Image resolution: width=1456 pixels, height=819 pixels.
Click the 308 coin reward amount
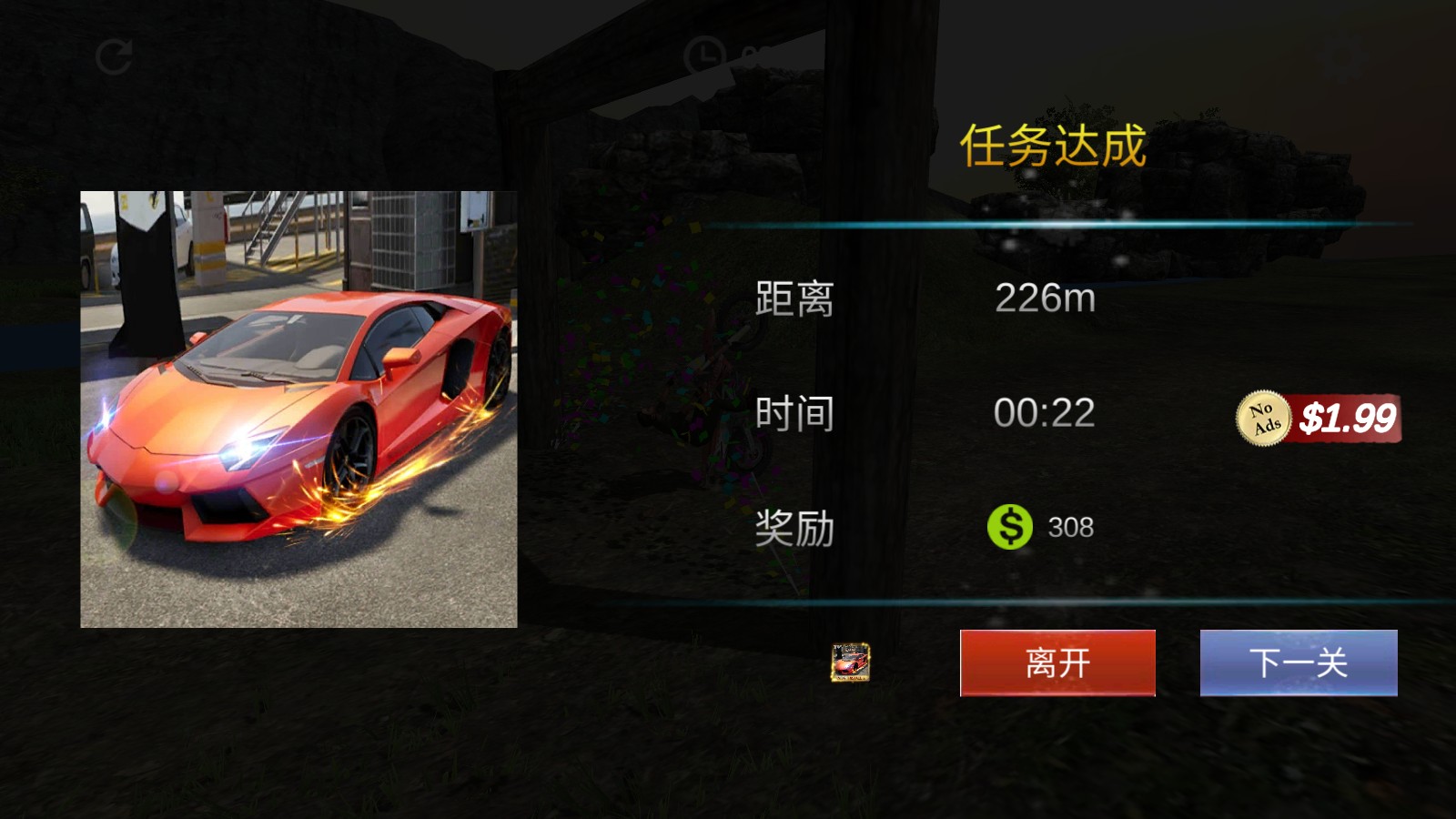[1071, 524]
